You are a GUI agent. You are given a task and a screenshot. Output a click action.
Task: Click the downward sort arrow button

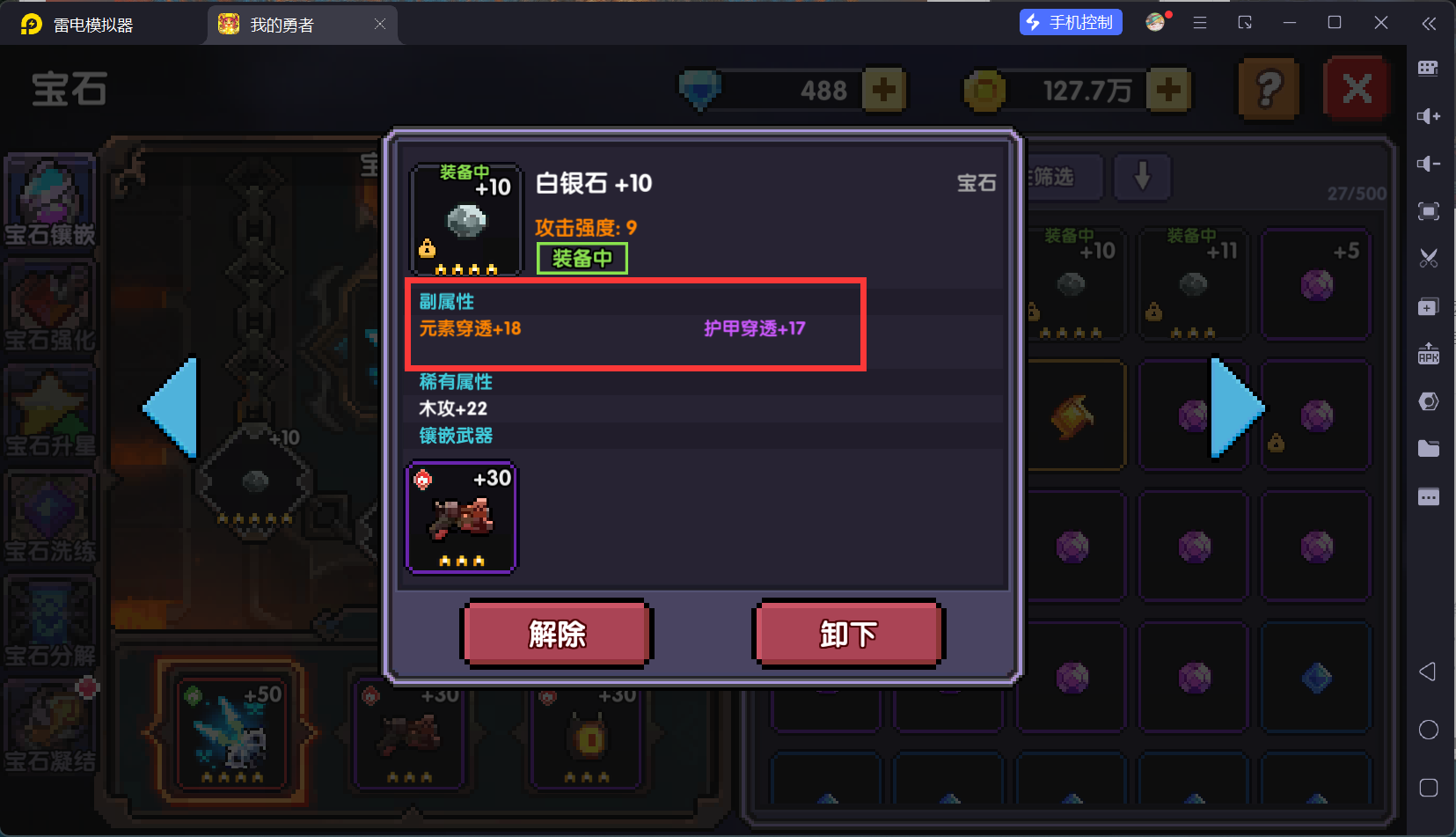point(1142,177)
